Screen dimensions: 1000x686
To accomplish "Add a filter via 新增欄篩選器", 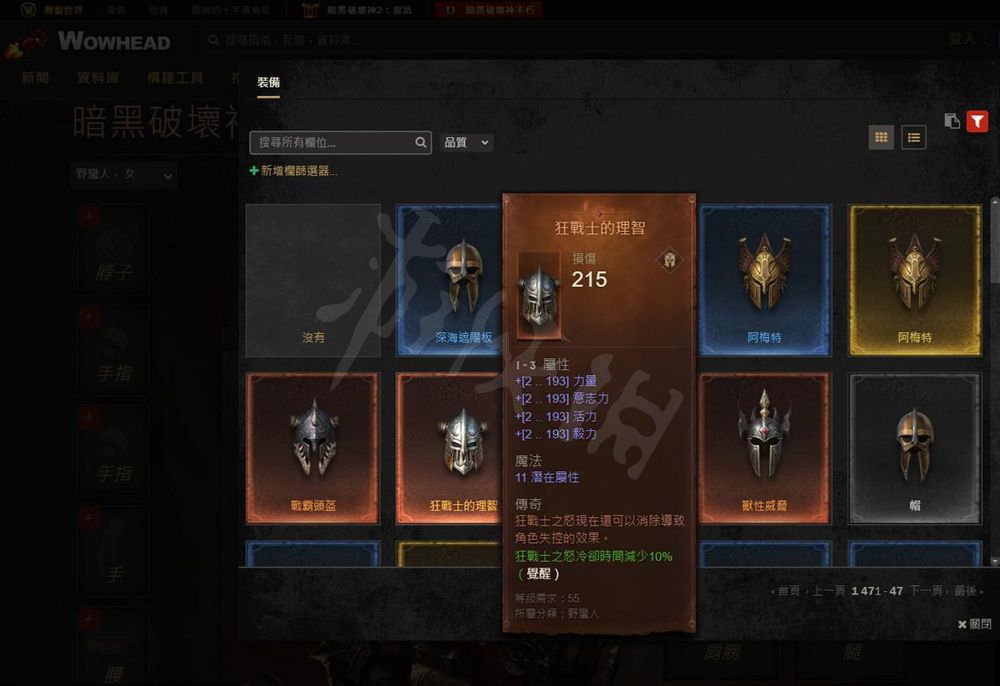I will (294, 171).
